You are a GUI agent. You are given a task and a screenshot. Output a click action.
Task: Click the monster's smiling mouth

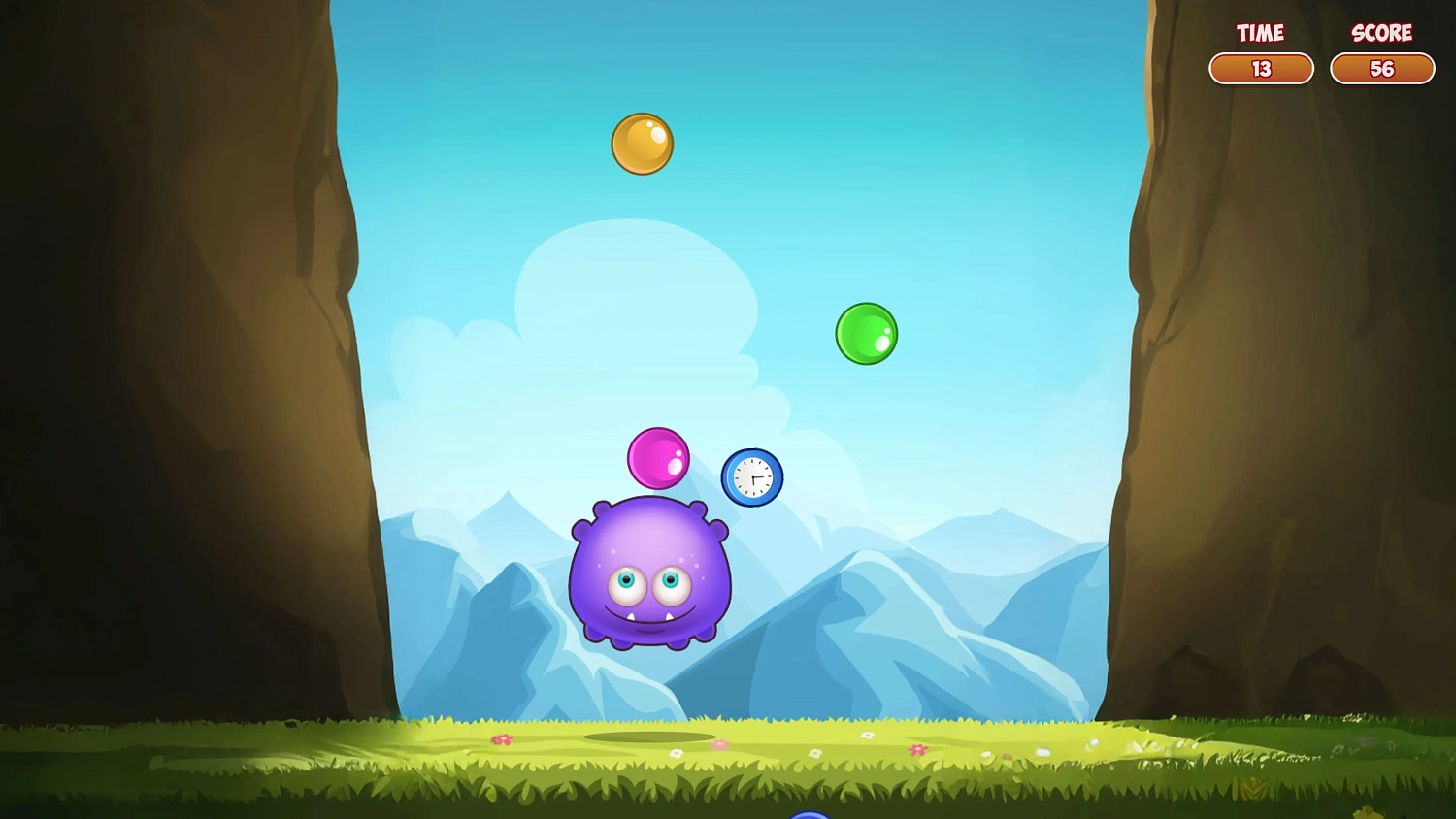tap(648, 613)
